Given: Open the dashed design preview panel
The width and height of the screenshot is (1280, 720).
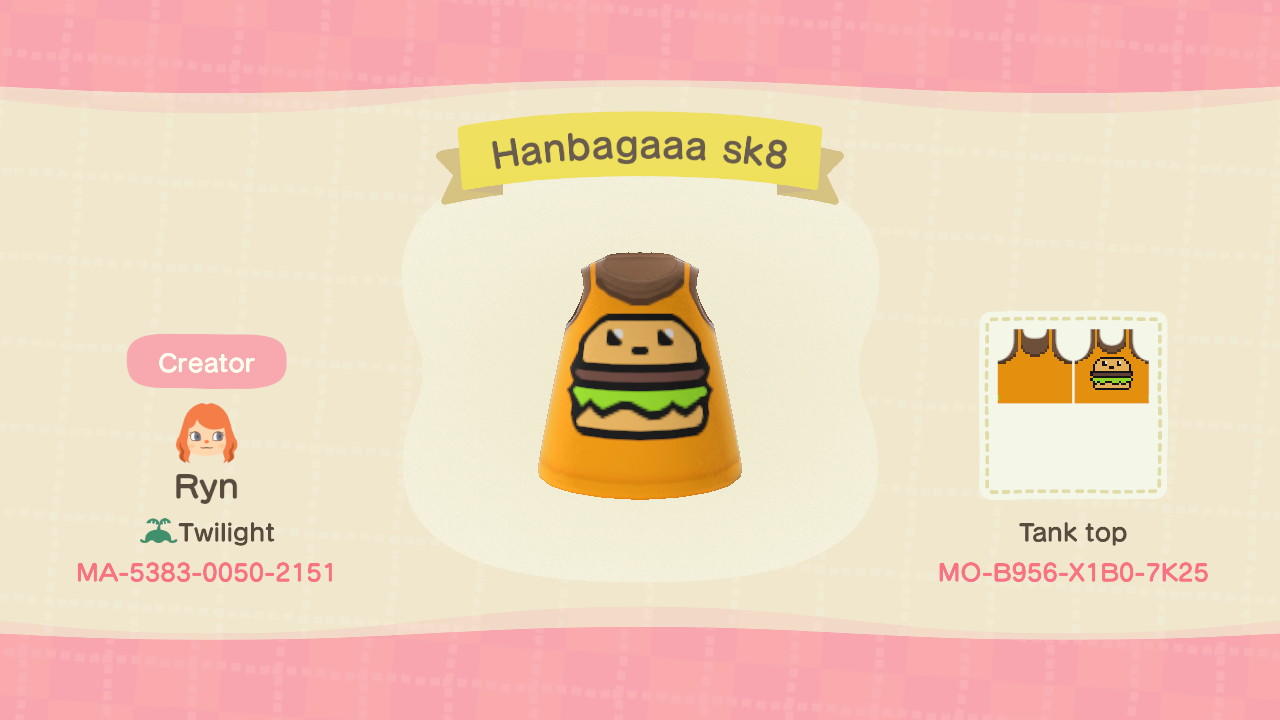Looking at the screenshot, I should point(1074,405).
